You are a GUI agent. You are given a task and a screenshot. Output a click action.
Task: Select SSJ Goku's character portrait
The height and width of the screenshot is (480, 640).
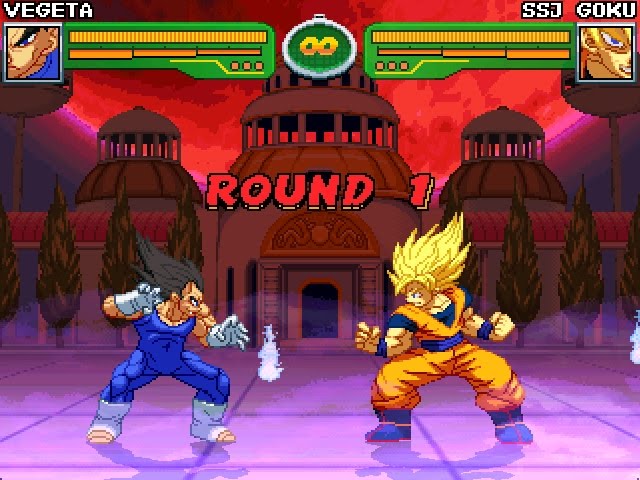[607, 52]
